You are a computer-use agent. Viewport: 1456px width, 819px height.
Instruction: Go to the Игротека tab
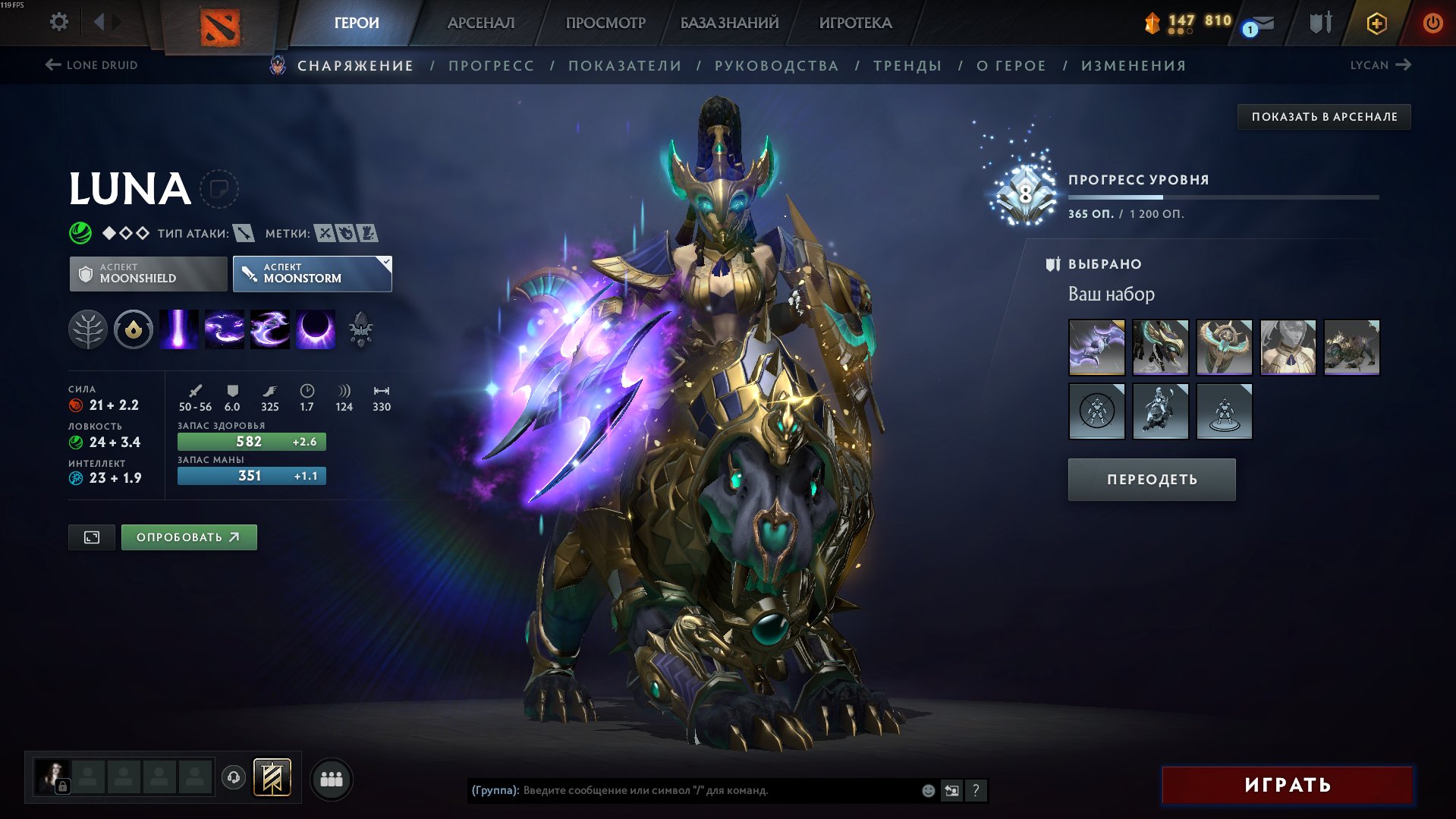(855, 23)
